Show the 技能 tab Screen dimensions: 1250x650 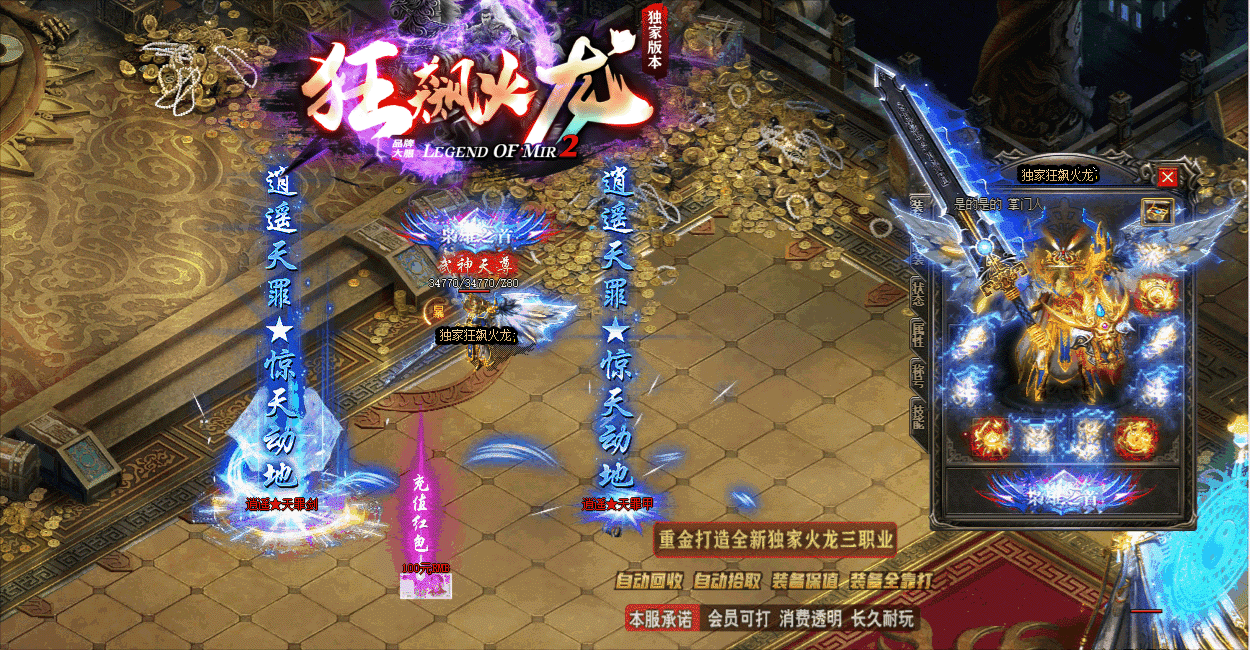[917, 414]
